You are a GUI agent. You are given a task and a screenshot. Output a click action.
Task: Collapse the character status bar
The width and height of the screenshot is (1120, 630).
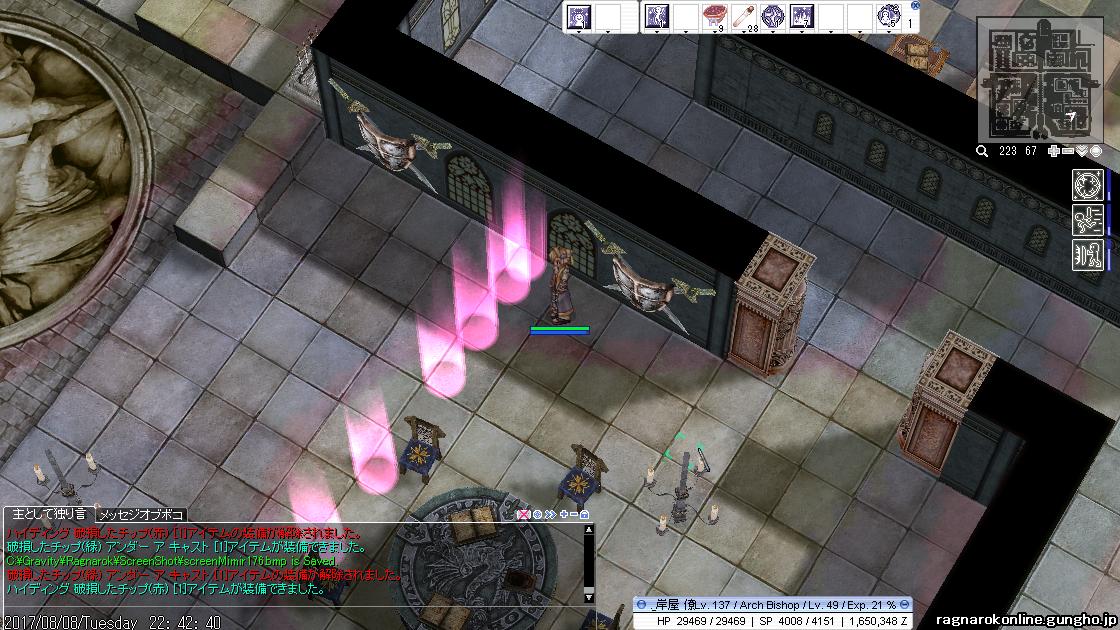(x=641, y=605)
